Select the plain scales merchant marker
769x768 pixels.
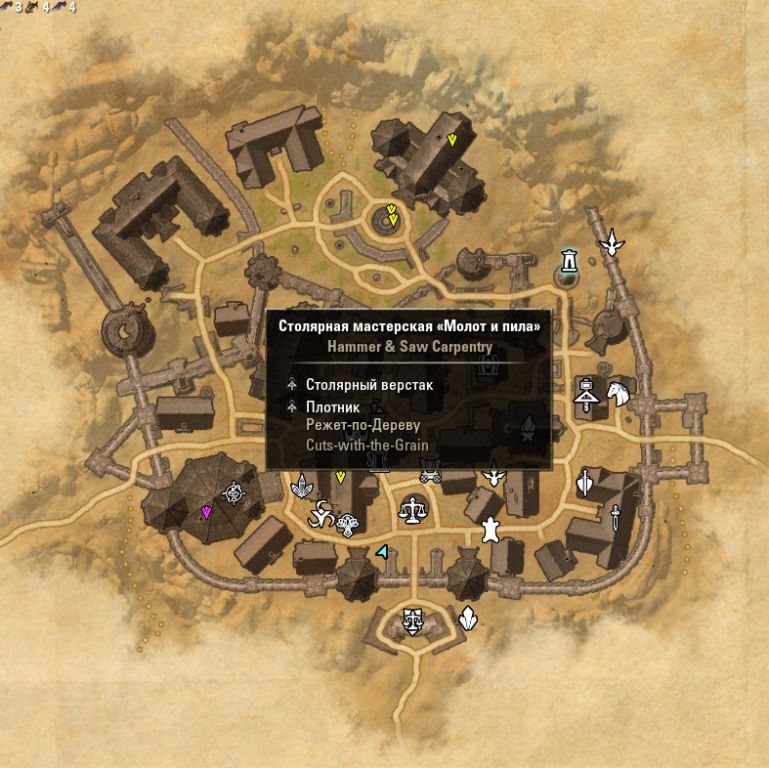pyautogui.click(x=411, y=510)
